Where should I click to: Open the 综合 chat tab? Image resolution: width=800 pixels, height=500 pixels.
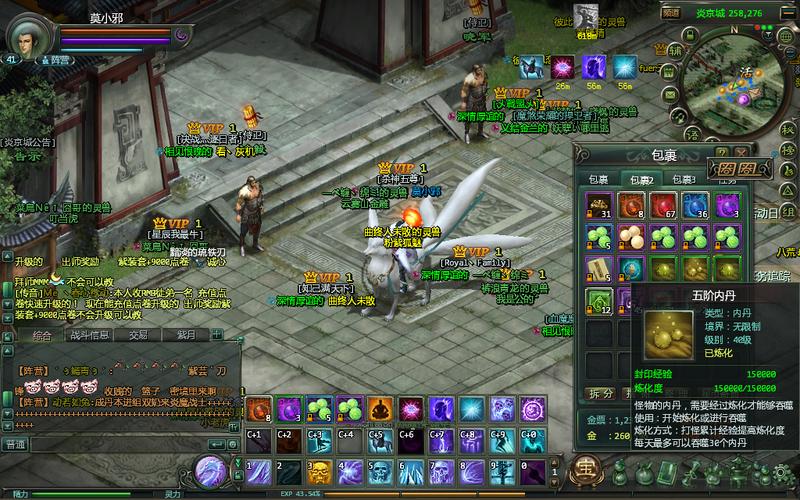(41, 335)
